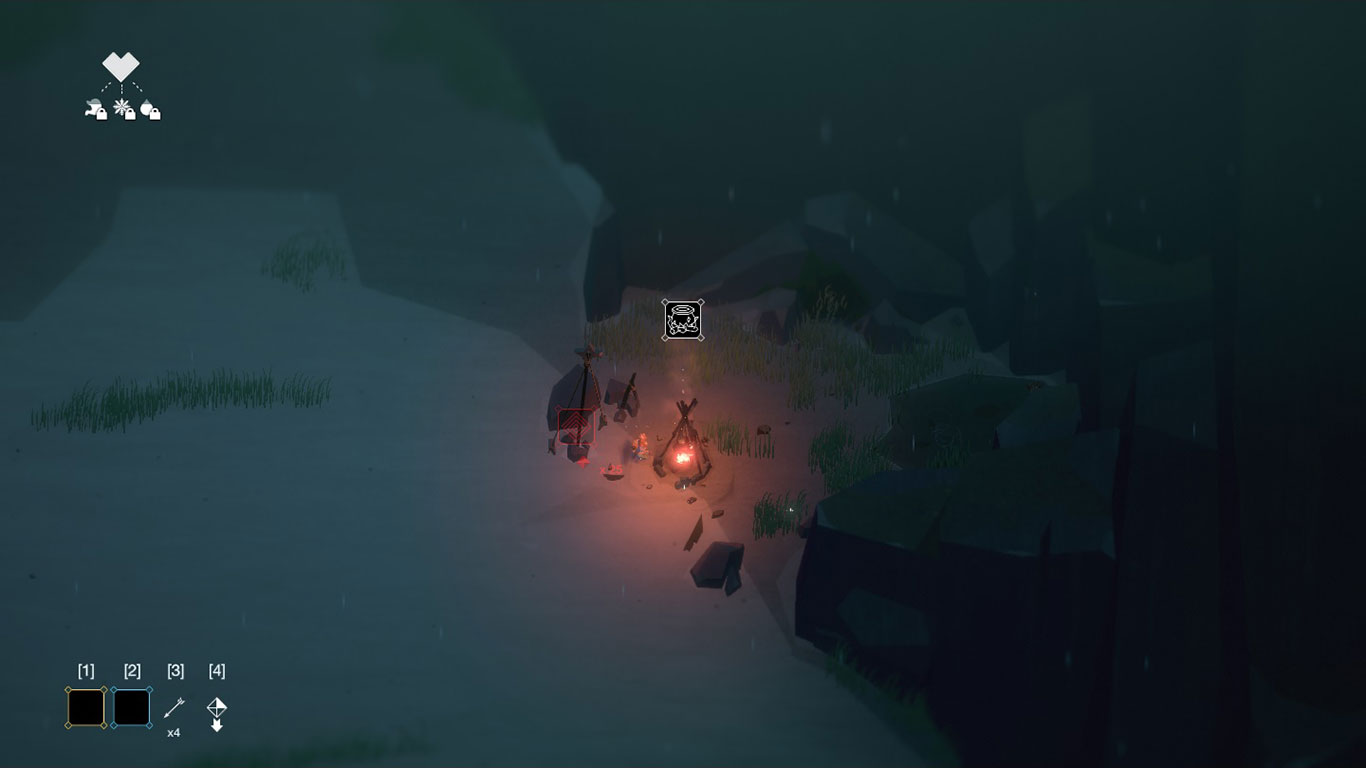
Task: Click the heart icon at the top
Action: (x=121, y=67)
